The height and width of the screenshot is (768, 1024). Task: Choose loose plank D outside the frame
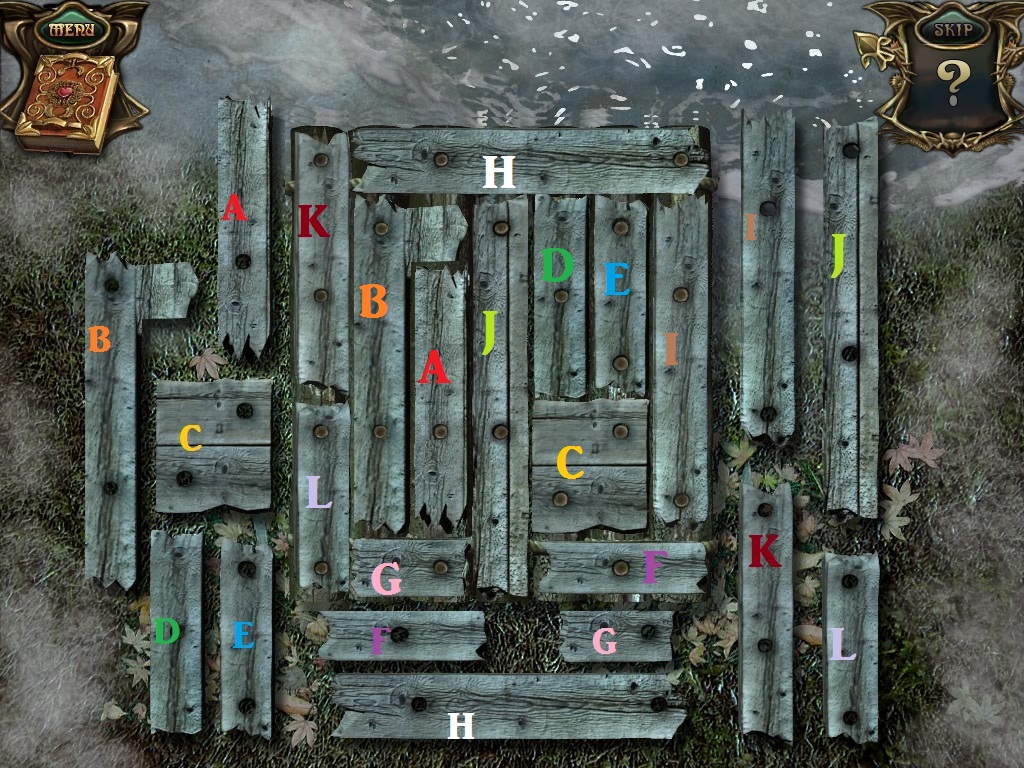tap(176, 631)
